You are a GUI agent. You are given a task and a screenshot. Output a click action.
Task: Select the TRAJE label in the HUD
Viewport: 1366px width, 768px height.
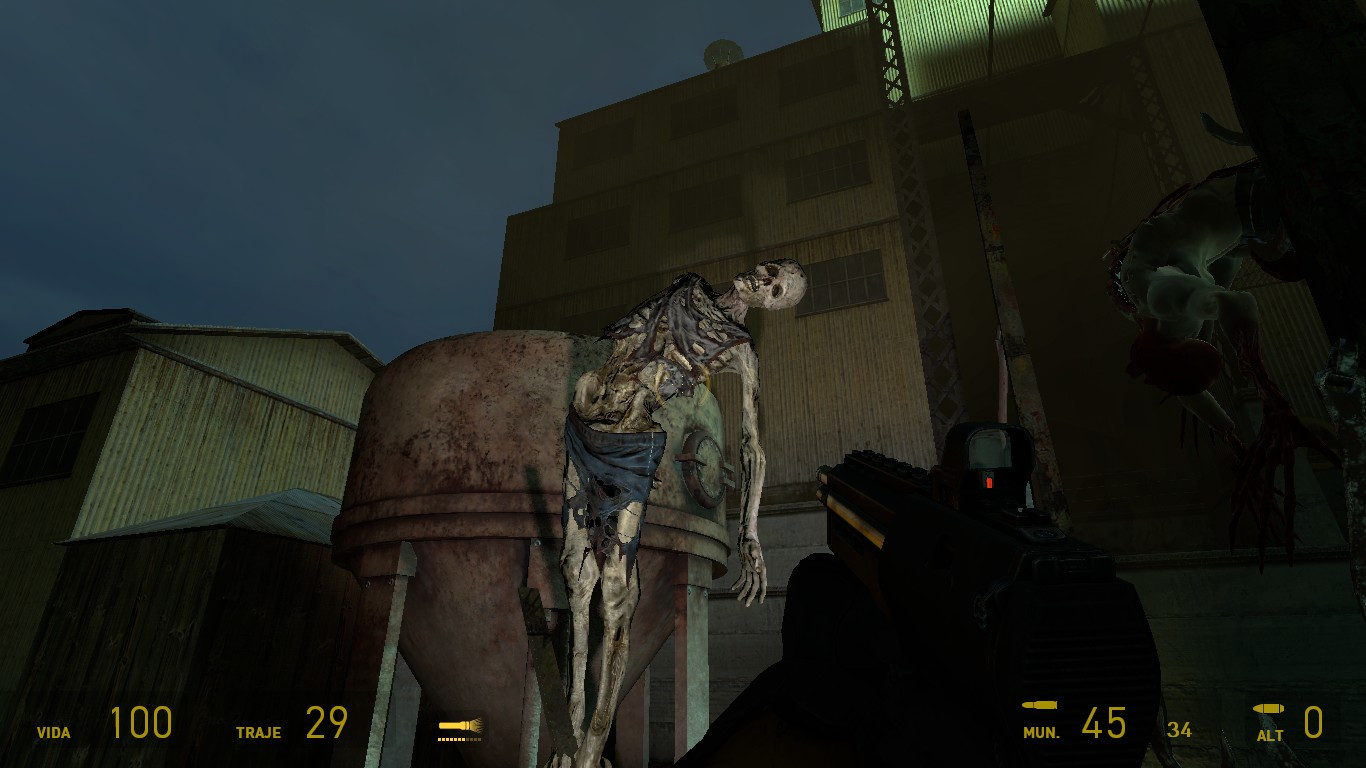pyautogui.click(x=259, y=732)
